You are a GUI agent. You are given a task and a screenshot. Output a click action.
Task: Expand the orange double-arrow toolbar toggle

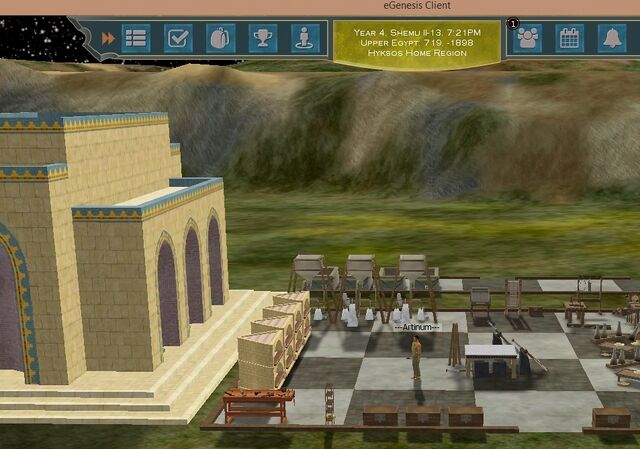[x=107, y=38]
